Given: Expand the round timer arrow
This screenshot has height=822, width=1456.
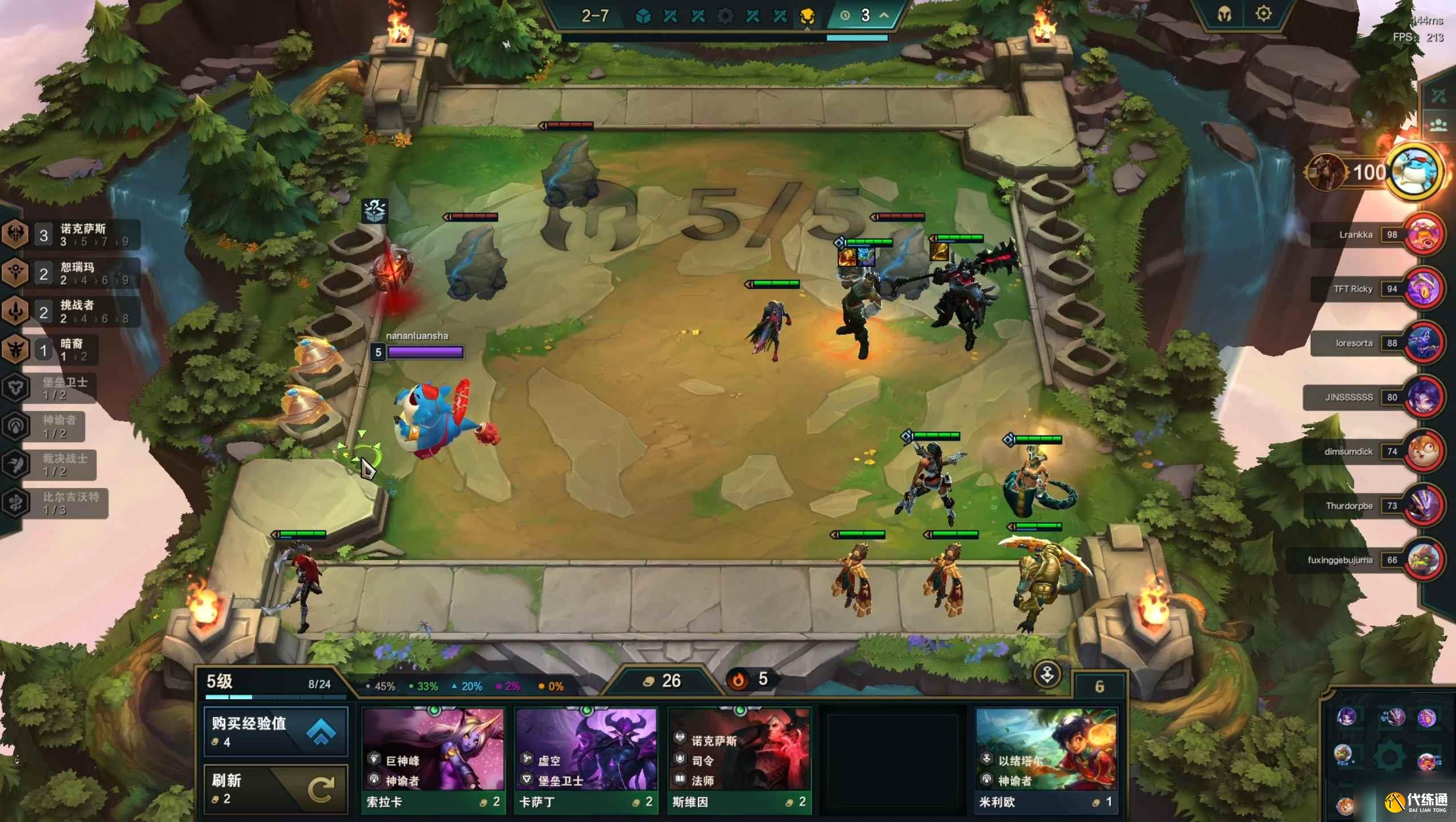Looking at the screenshot, I should pyautogui.click(x=884, y=15).
